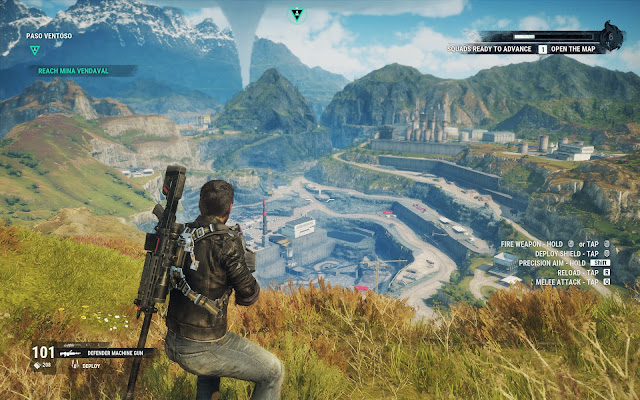Open the Squads Ready to Advance notification
This screenshot has height=400, width=640.
tap(492, 48)
